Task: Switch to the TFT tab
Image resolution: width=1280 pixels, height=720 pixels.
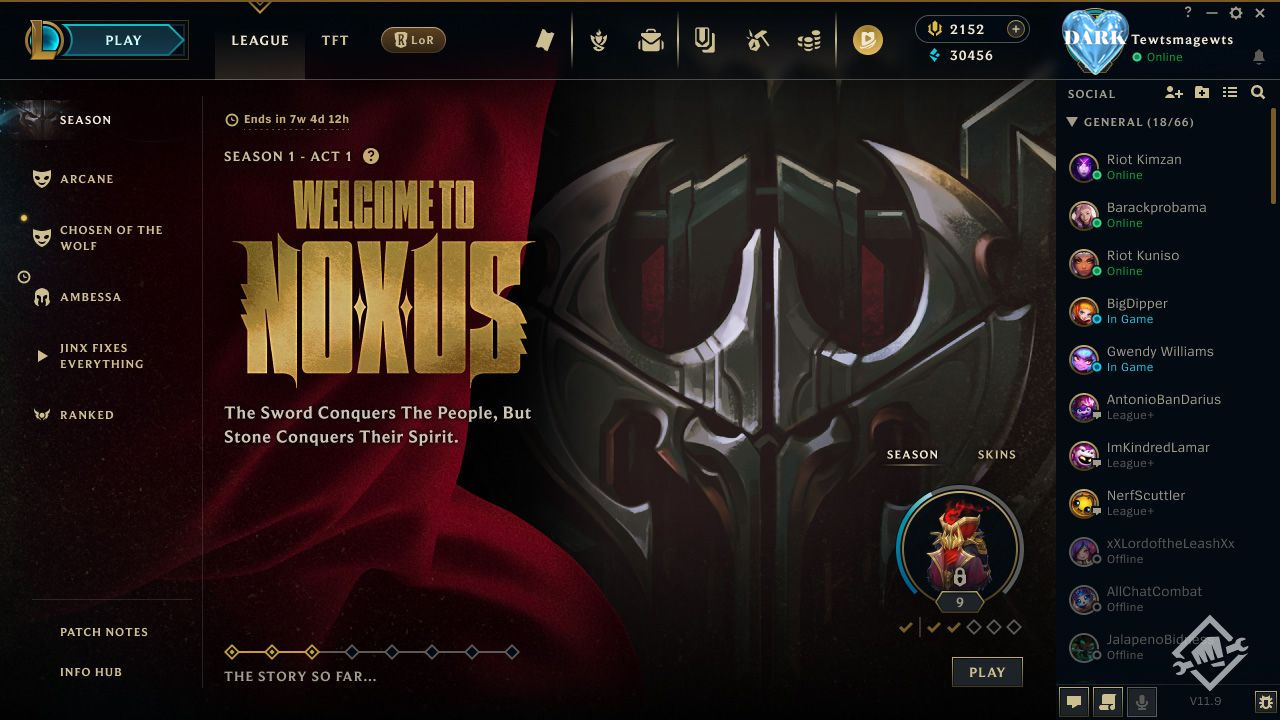Action: pyautogui.click(x=334, y=40)
